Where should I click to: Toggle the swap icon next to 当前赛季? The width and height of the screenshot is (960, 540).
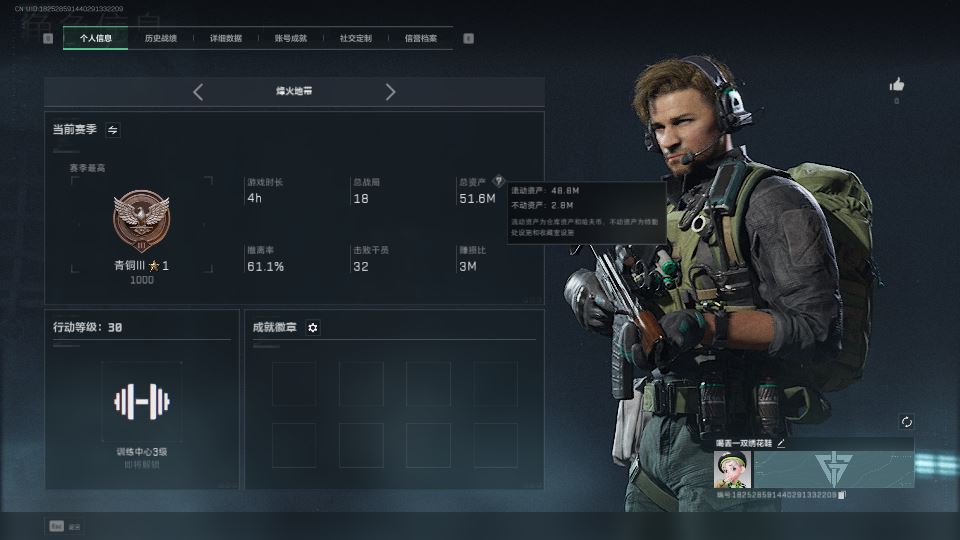[113, 130]
